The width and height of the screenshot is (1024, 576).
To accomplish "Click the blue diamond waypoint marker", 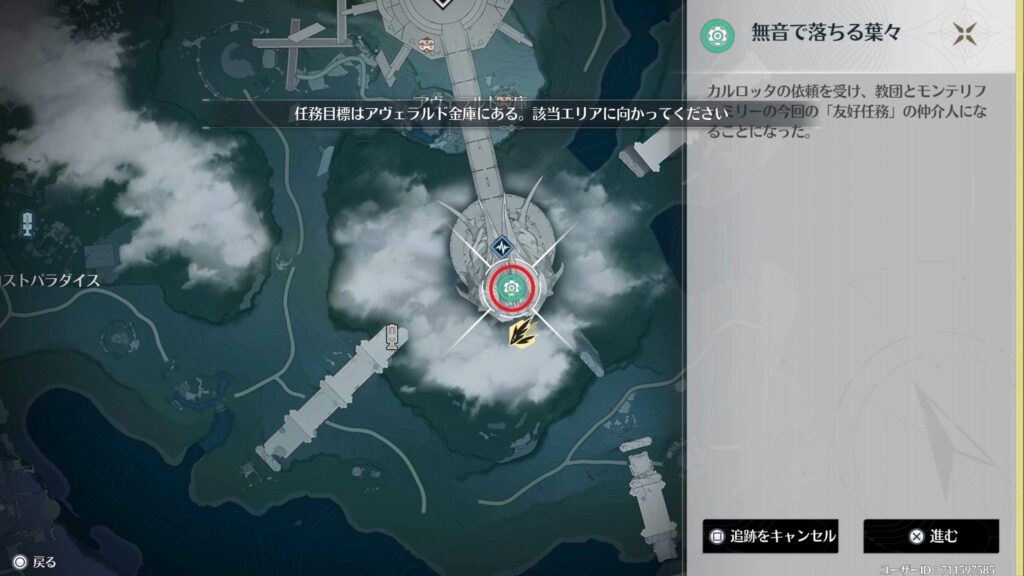I will [x=502, y=246].
